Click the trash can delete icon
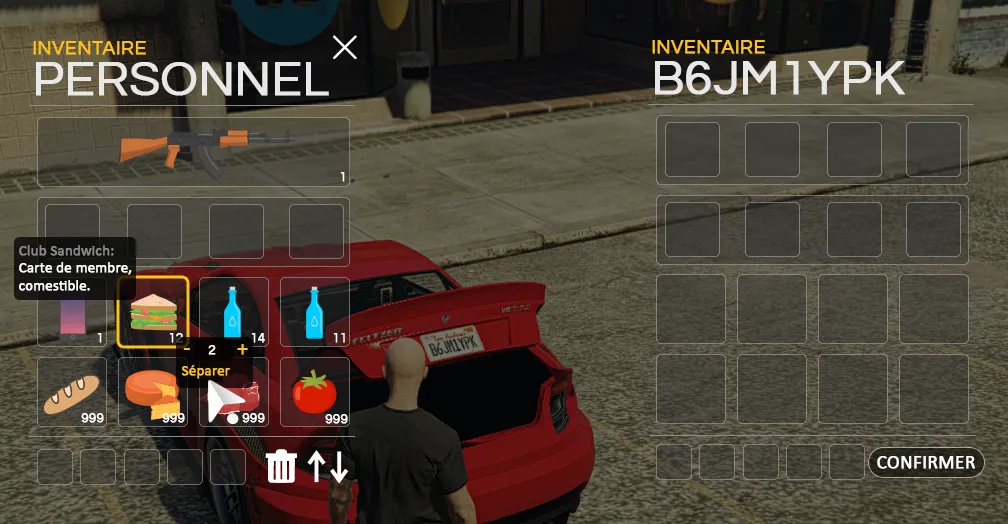This screenshot has width=1008, height=524. pyautogui.click(x=282, y=466)
